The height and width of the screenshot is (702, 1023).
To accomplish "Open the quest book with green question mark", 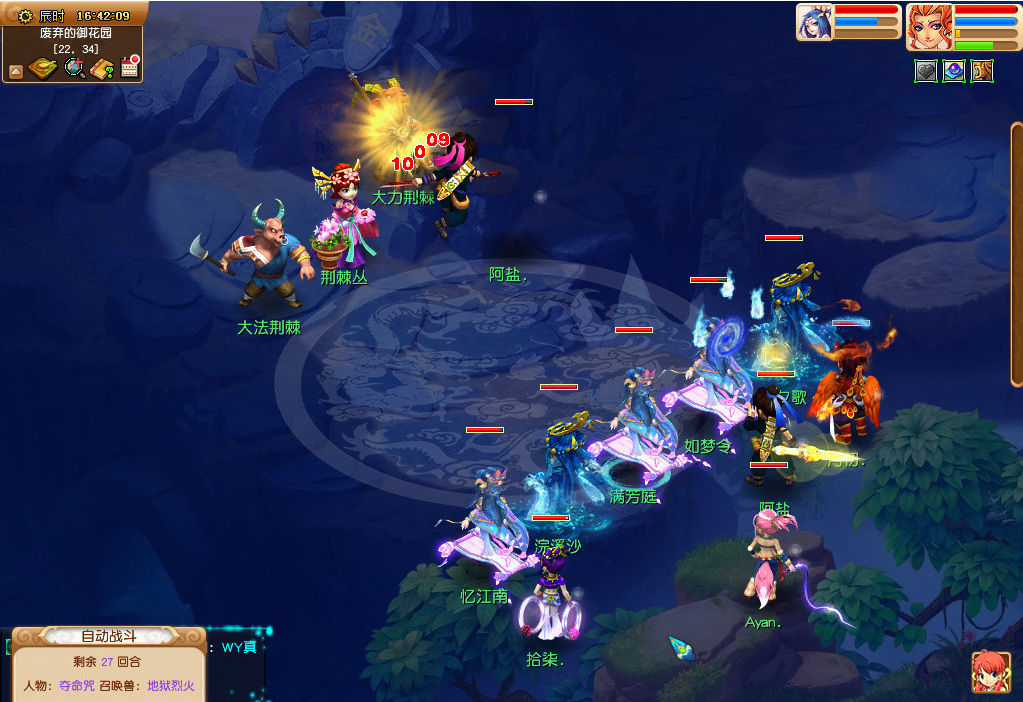I will tap(101, 68).
